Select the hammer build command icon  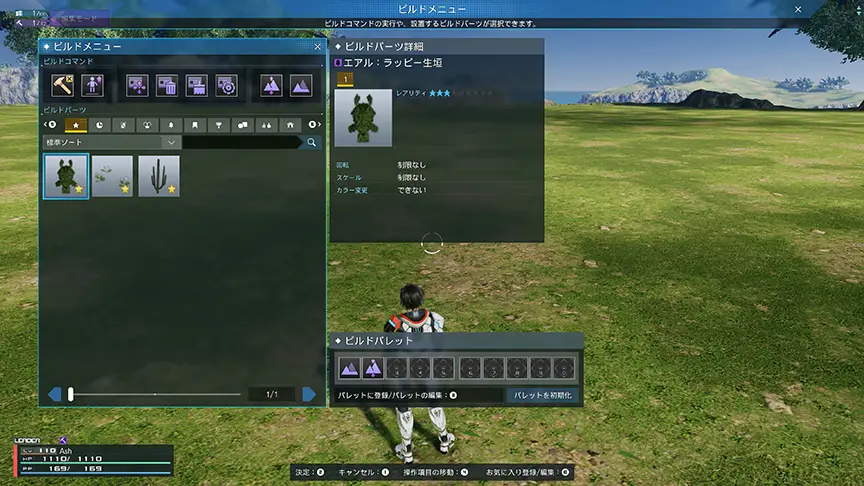(x=63, y=86)
